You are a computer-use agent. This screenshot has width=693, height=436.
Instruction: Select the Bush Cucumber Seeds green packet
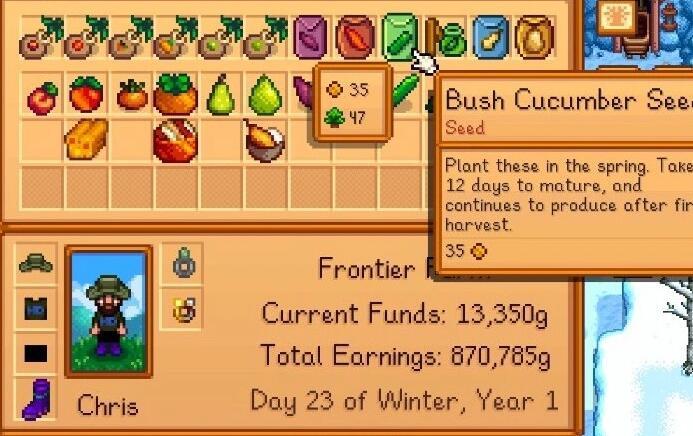pyautogui.click(x=398, y=38)
